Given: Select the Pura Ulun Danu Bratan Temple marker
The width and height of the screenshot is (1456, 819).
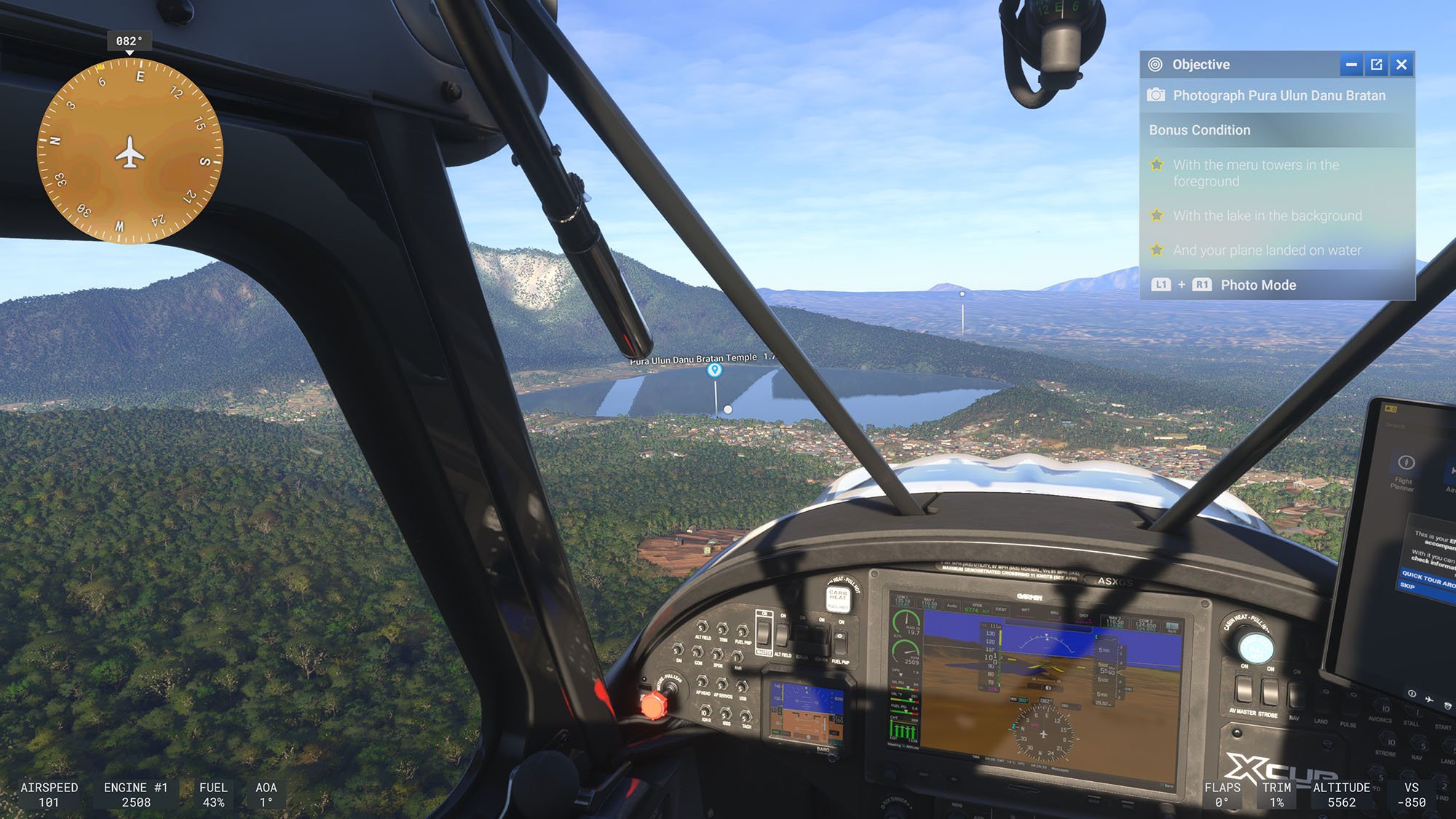Looking at the screenshot, I should coord(714,370).
